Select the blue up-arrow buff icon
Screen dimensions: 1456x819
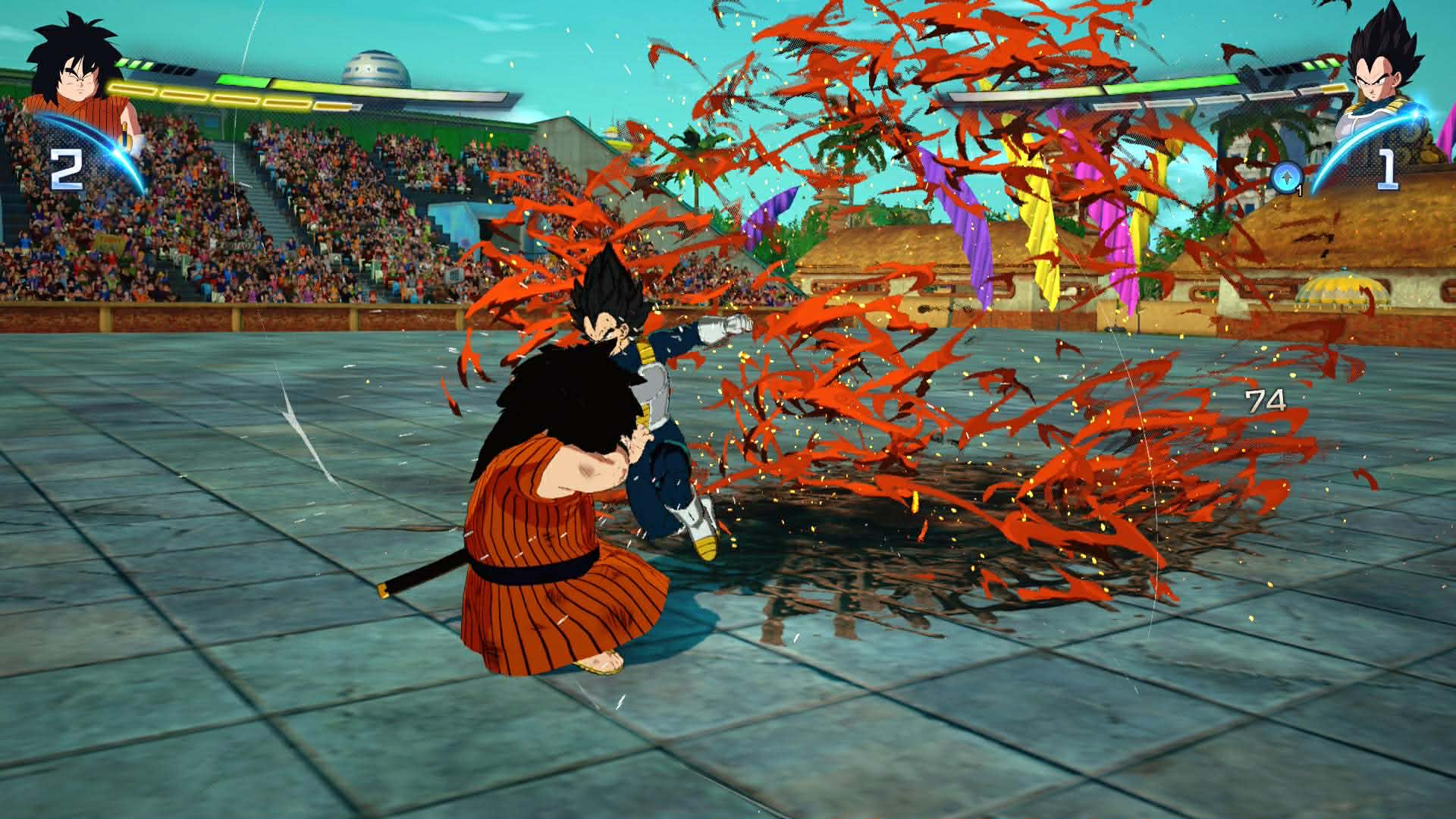click(1285, 177)
